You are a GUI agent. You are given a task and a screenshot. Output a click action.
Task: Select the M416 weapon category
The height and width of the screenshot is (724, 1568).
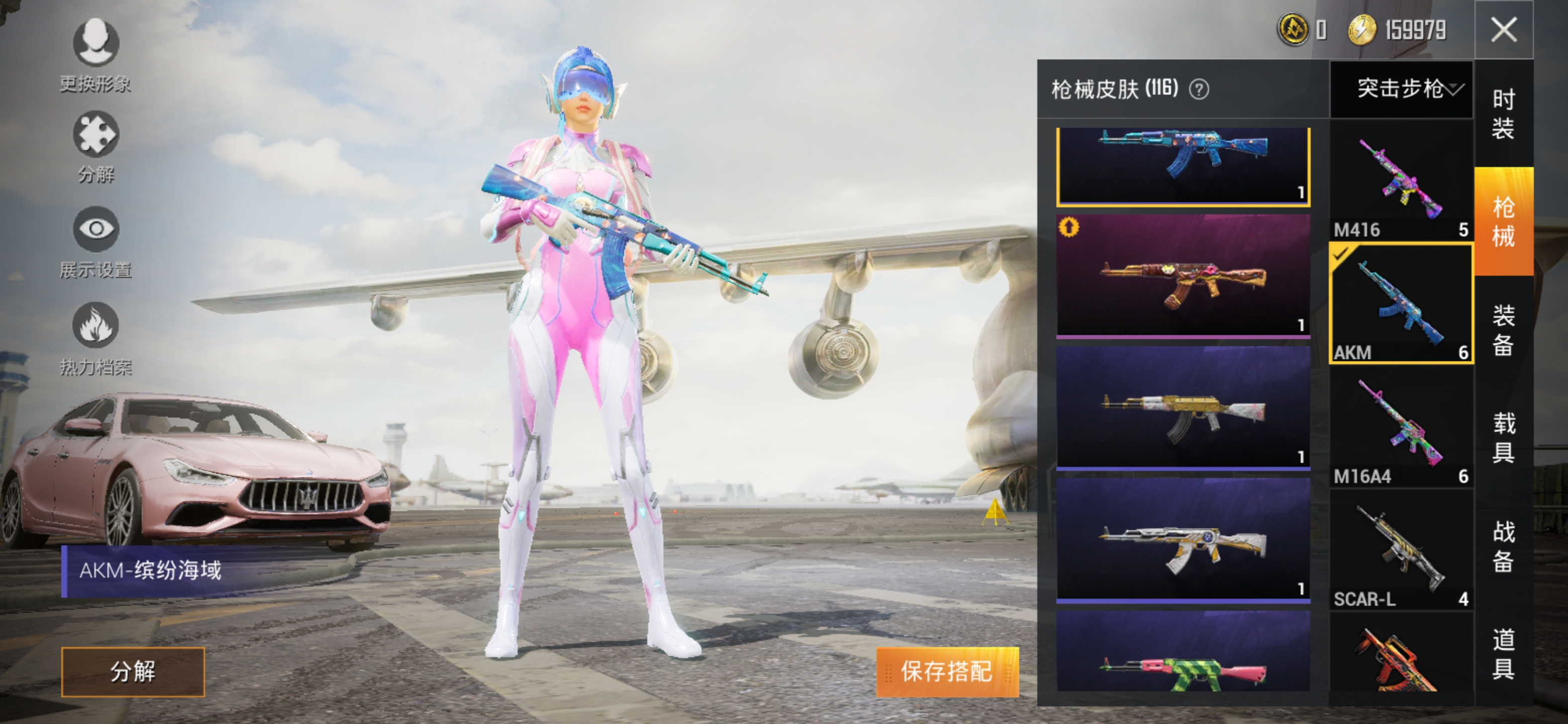click(x=1401, y=181)
